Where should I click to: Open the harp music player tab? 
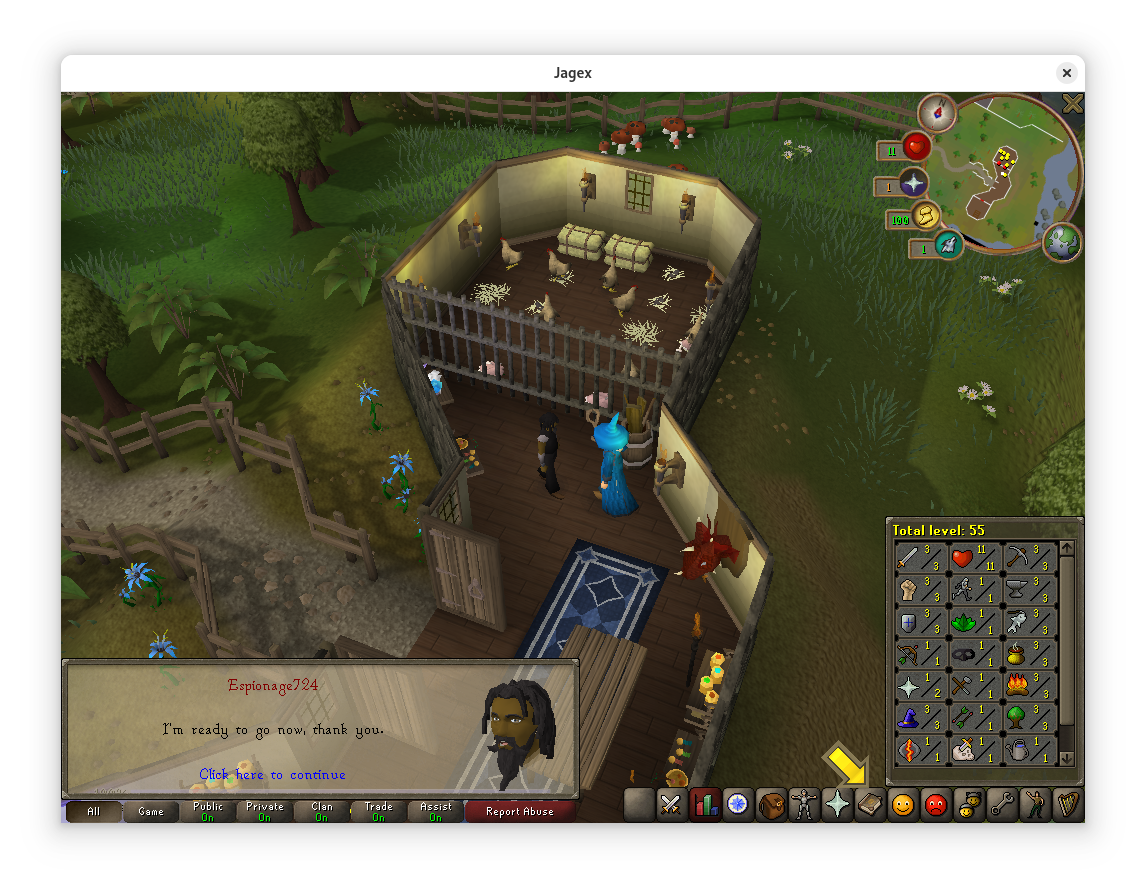[1067, 804]
